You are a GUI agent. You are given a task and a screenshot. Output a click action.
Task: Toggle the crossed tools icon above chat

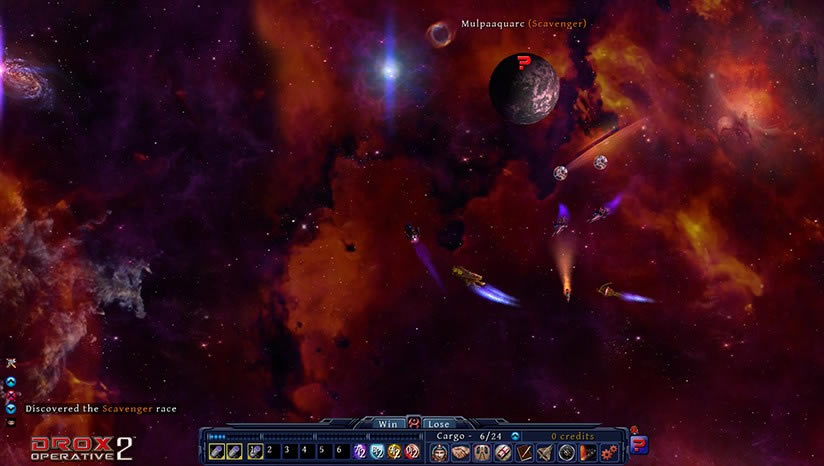click(11, 362)
